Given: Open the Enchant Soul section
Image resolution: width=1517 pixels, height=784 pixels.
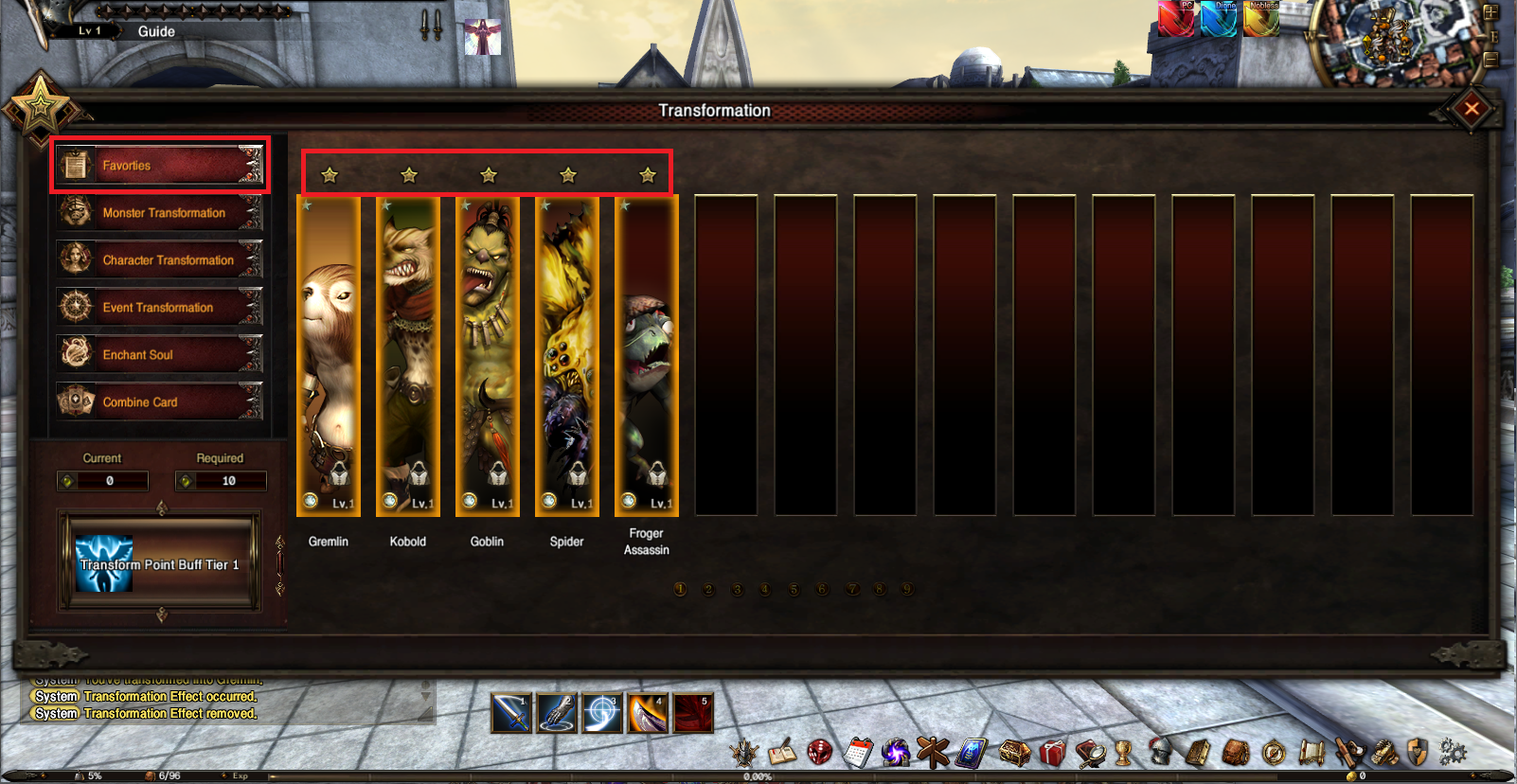Looking at the screenshot, I should (x=159, y=355).
